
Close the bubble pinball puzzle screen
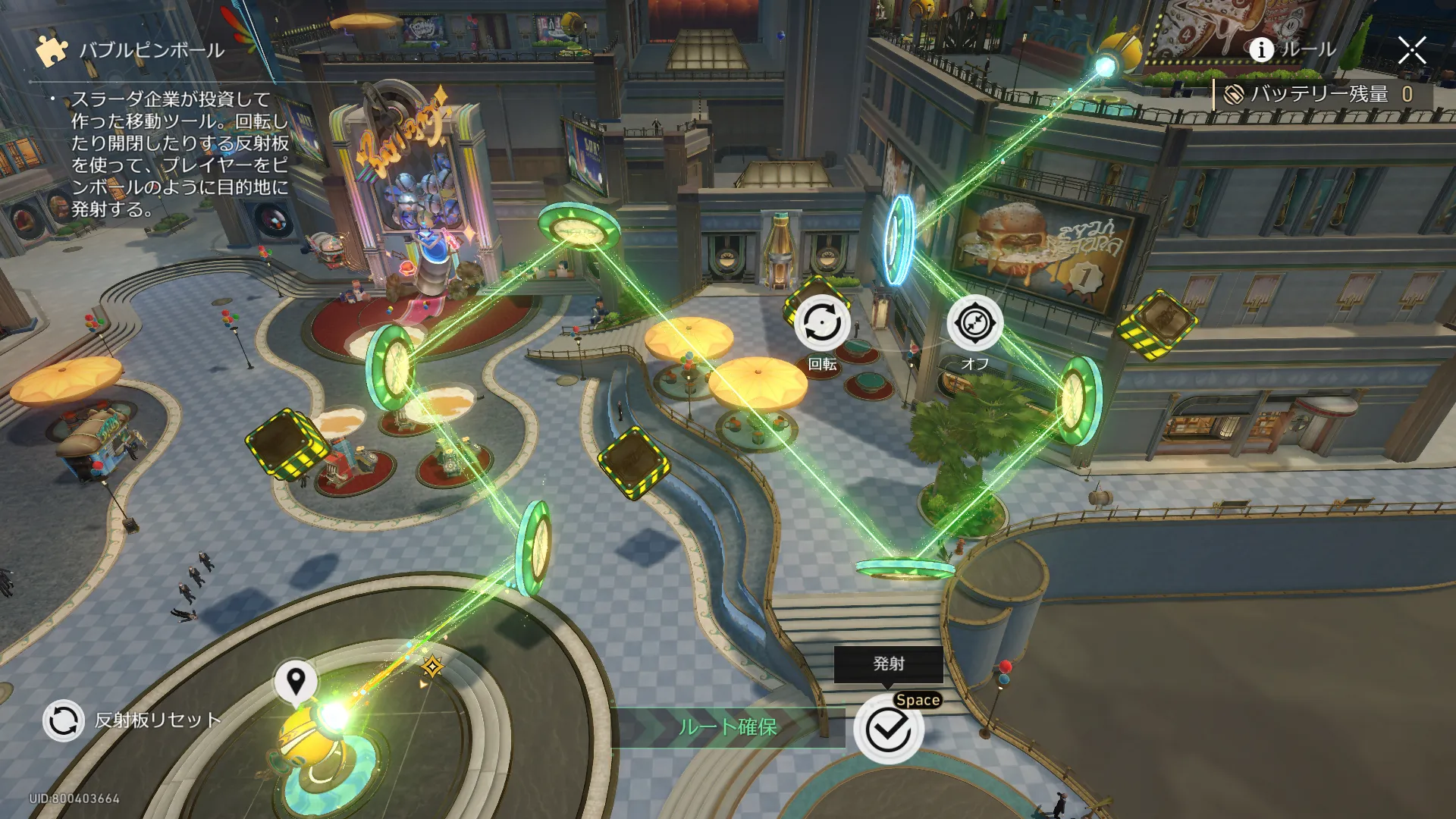1411,51
